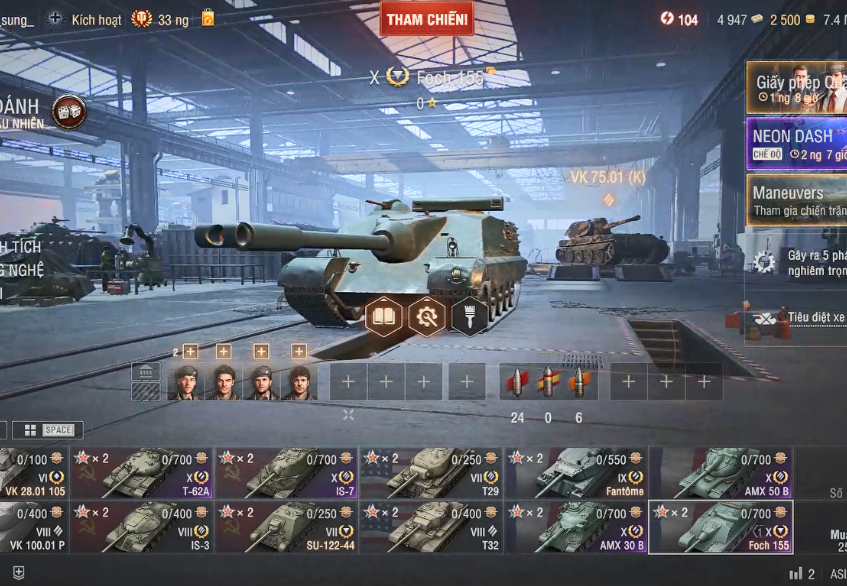Start battle with the THAM CHIẾN! button
This screenshot has height=586, width=847.
427,19
